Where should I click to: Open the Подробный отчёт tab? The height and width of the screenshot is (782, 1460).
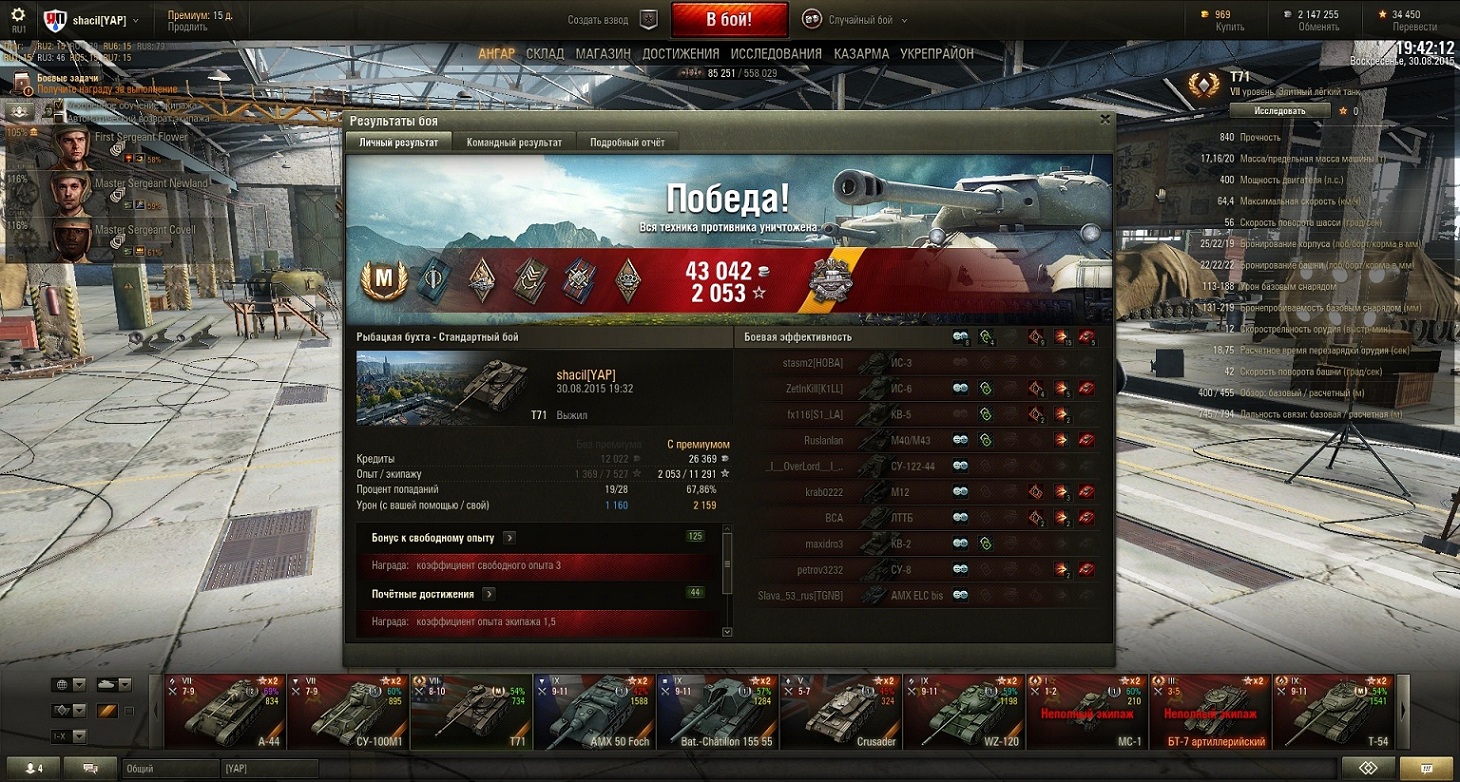(627, 143)
